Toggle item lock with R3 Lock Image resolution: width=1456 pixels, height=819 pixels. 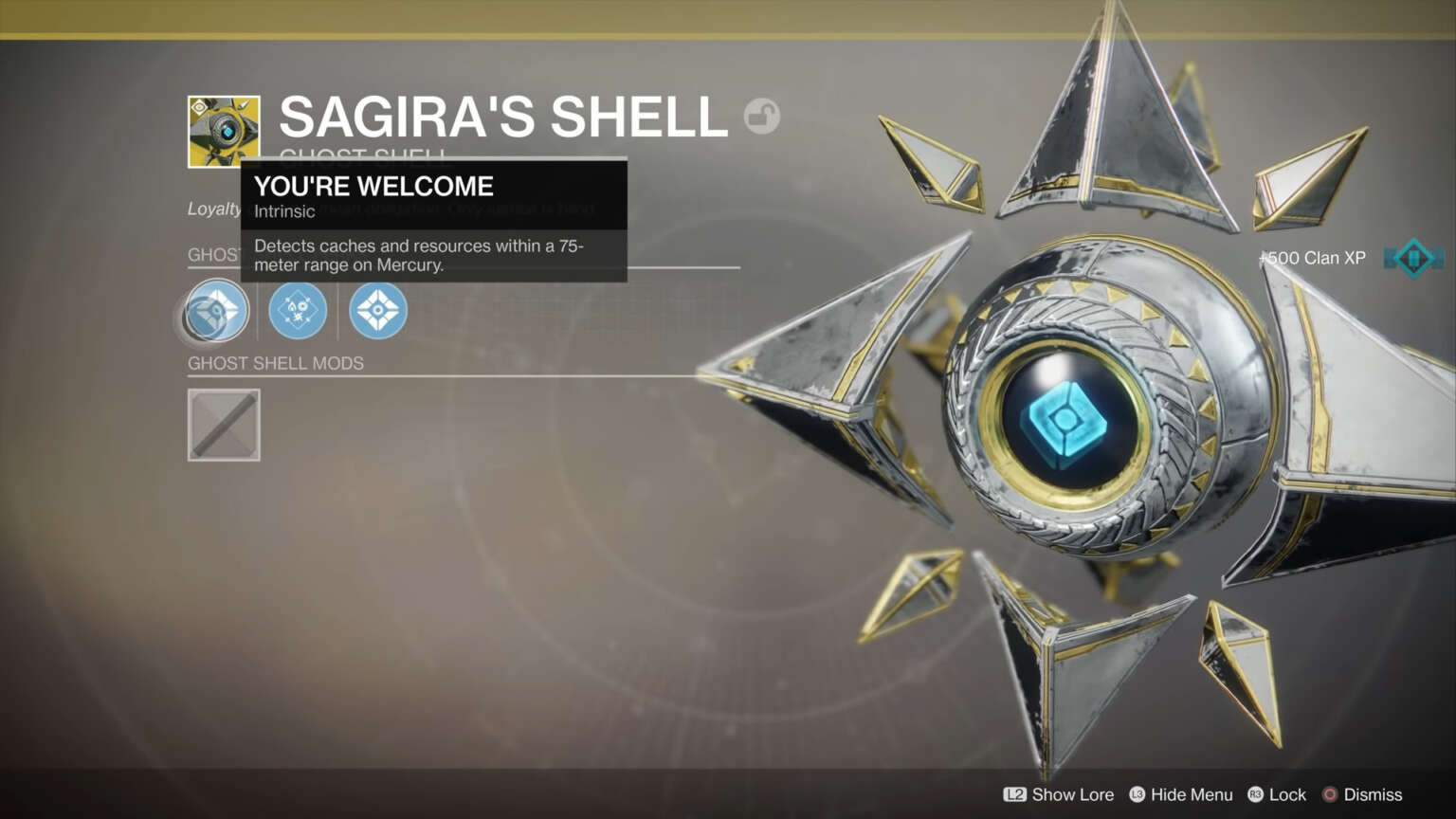pyautogui.click(x=1277, y=794)
